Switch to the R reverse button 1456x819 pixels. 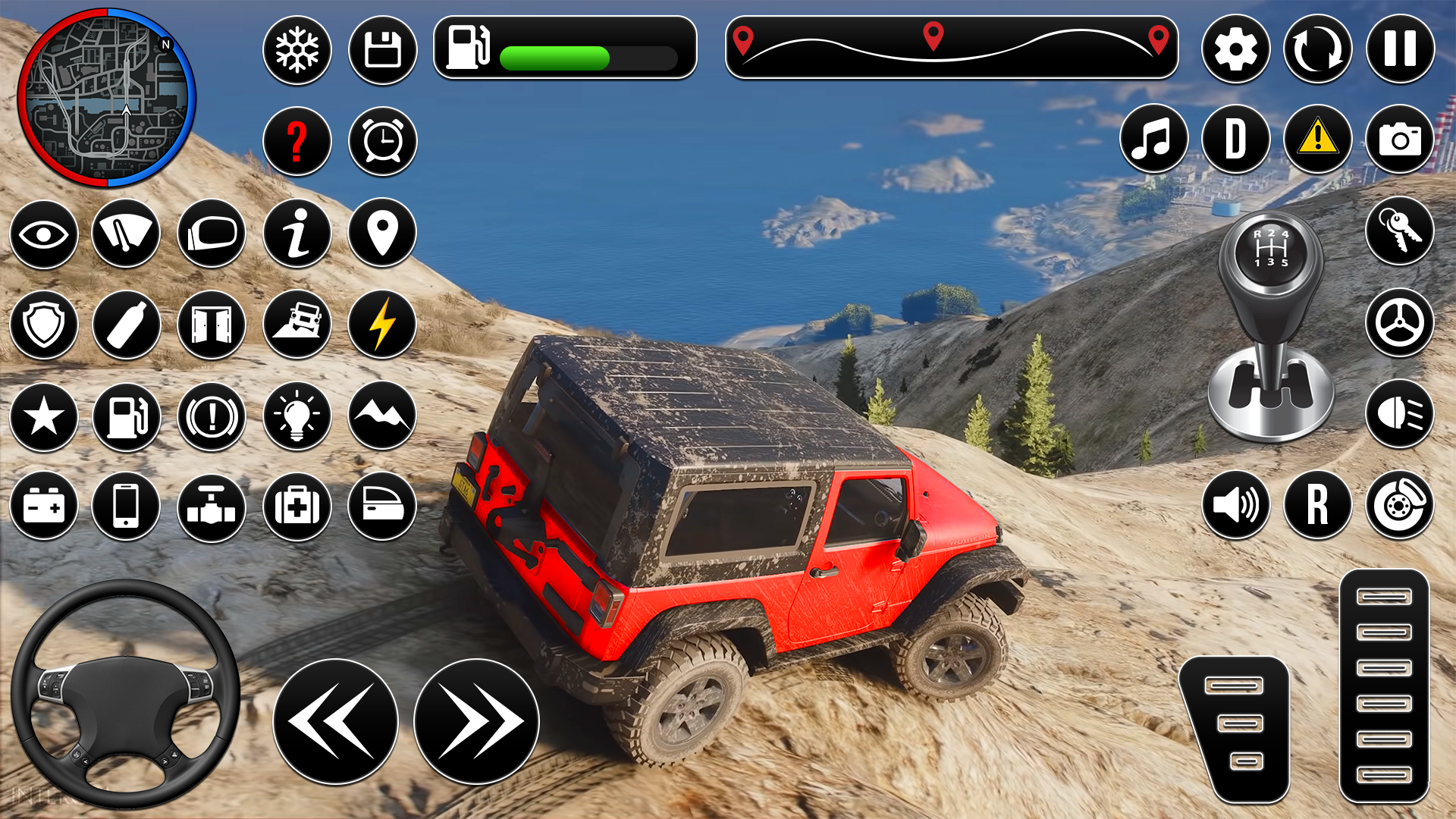tap(1317, 505)
